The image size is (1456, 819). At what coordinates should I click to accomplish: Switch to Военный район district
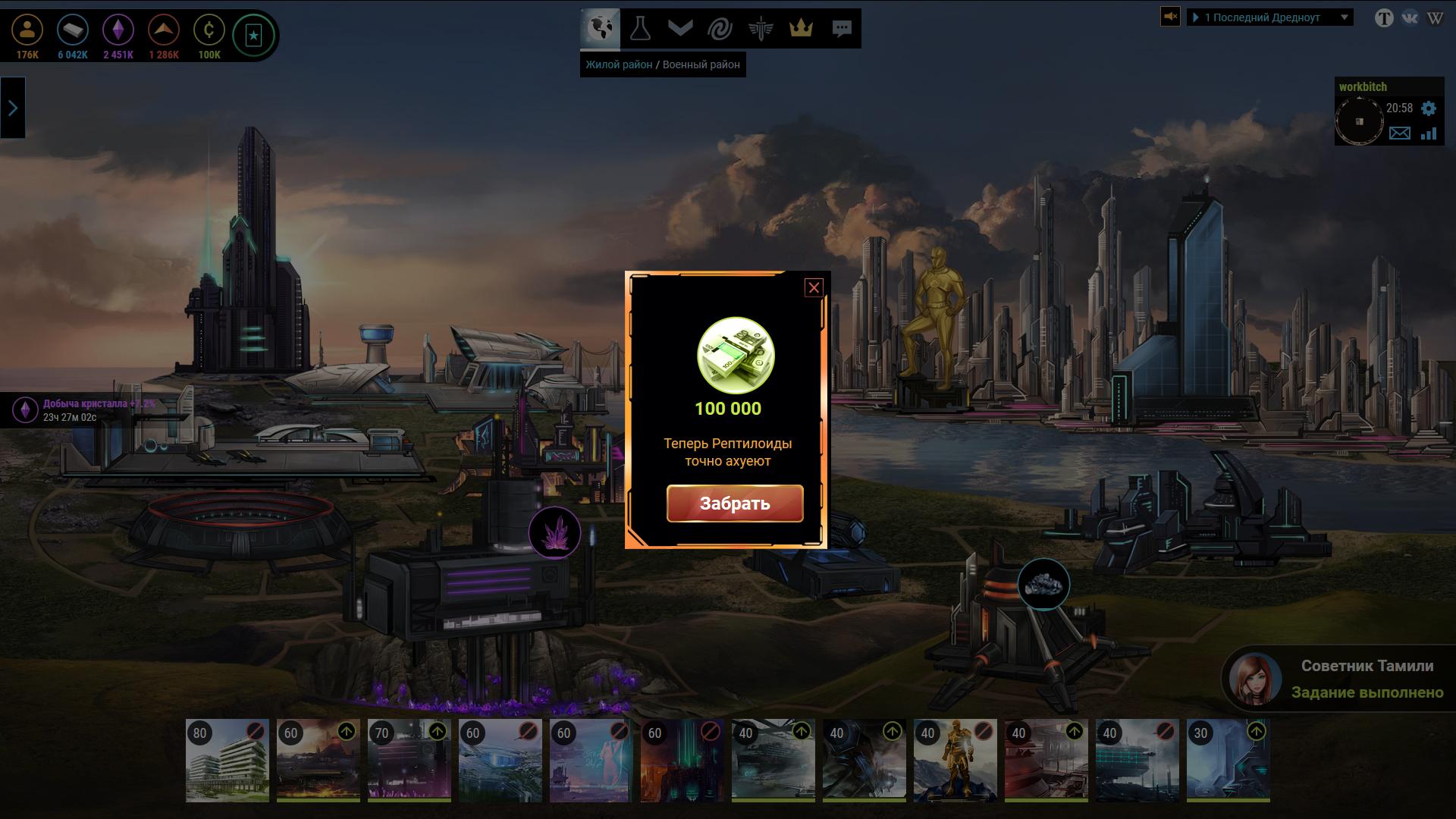pos(701,65)
